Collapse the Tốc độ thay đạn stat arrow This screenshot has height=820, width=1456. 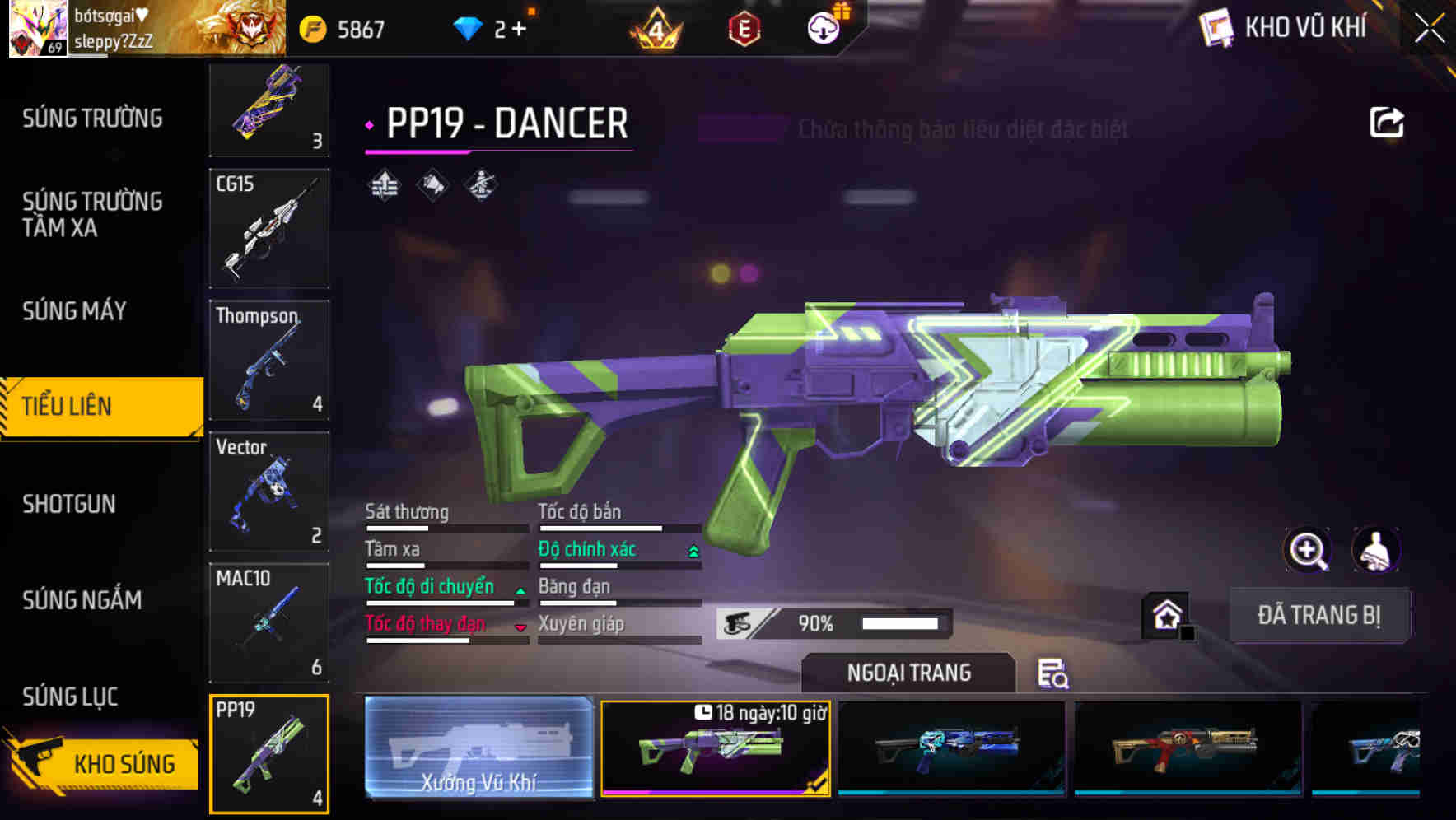click(x=519, y=626)
